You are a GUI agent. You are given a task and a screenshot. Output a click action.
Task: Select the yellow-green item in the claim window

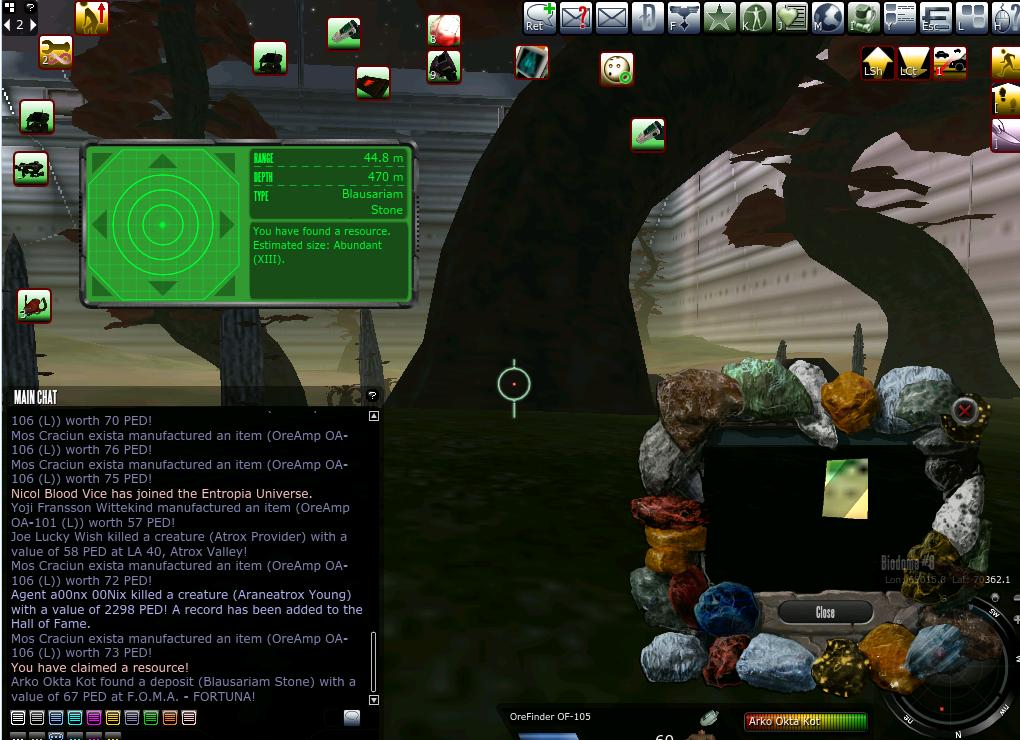845,489
